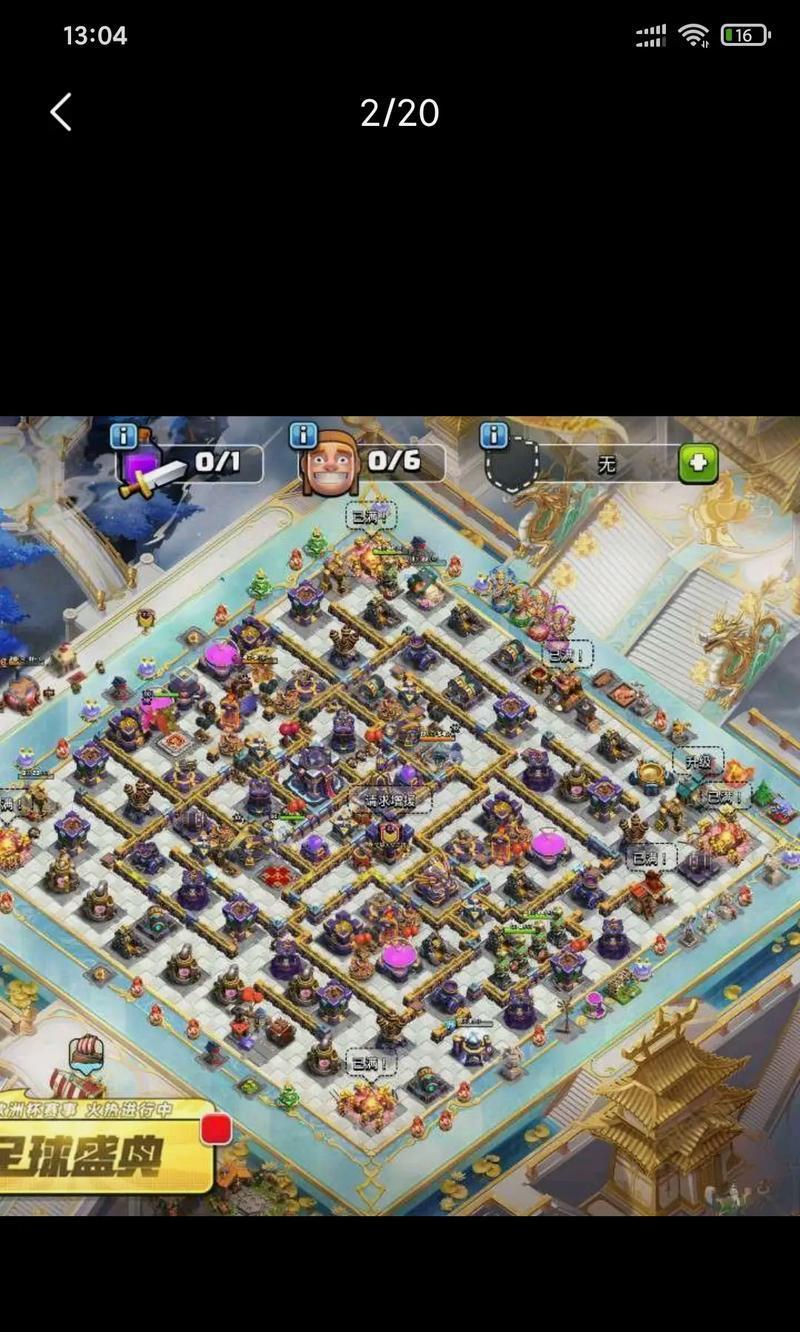Open info for the shield status
The image size is (800, 1332).
coord(494,435)
